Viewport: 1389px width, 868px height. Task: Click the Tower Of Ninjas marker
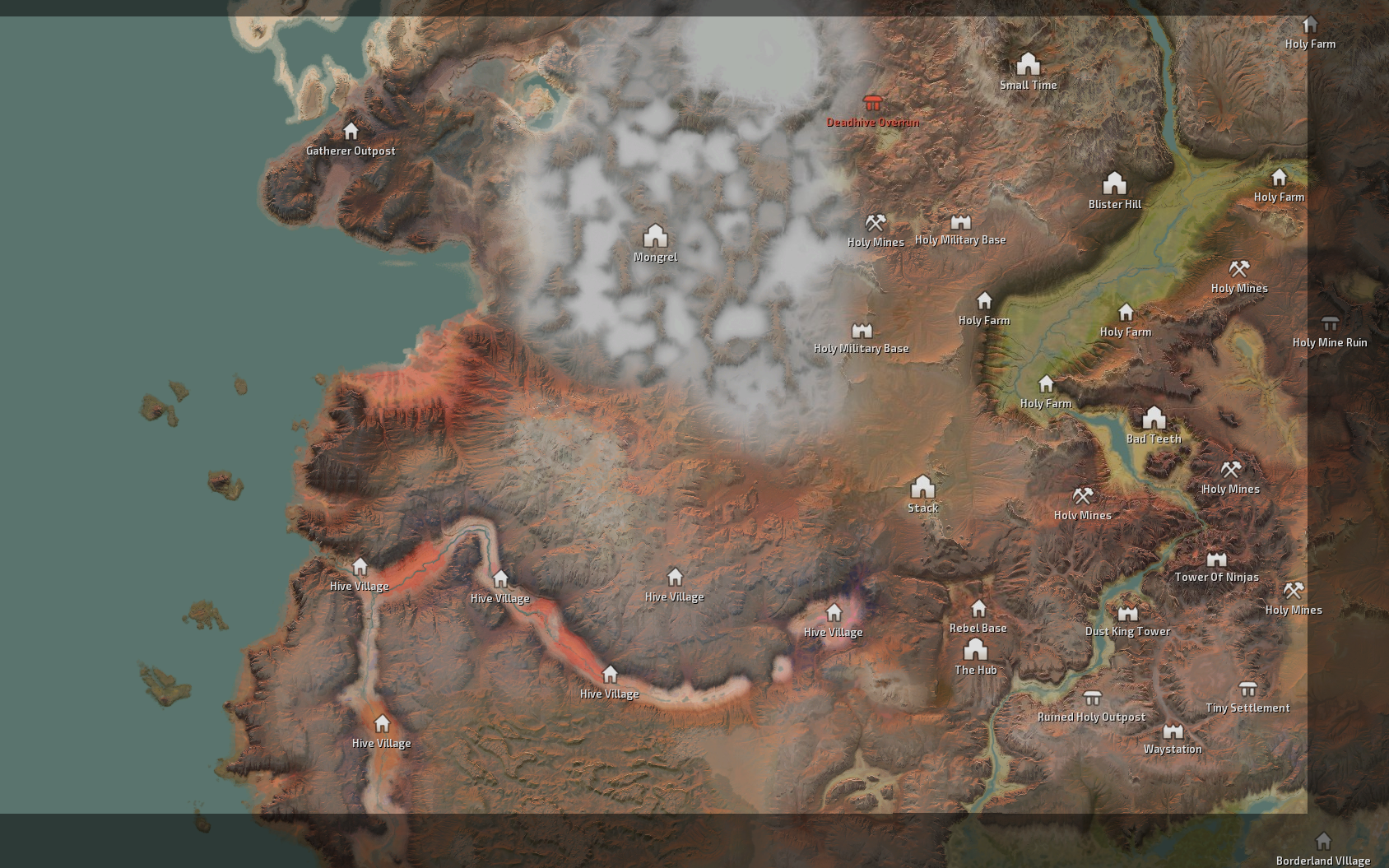tap(1216, 559)
